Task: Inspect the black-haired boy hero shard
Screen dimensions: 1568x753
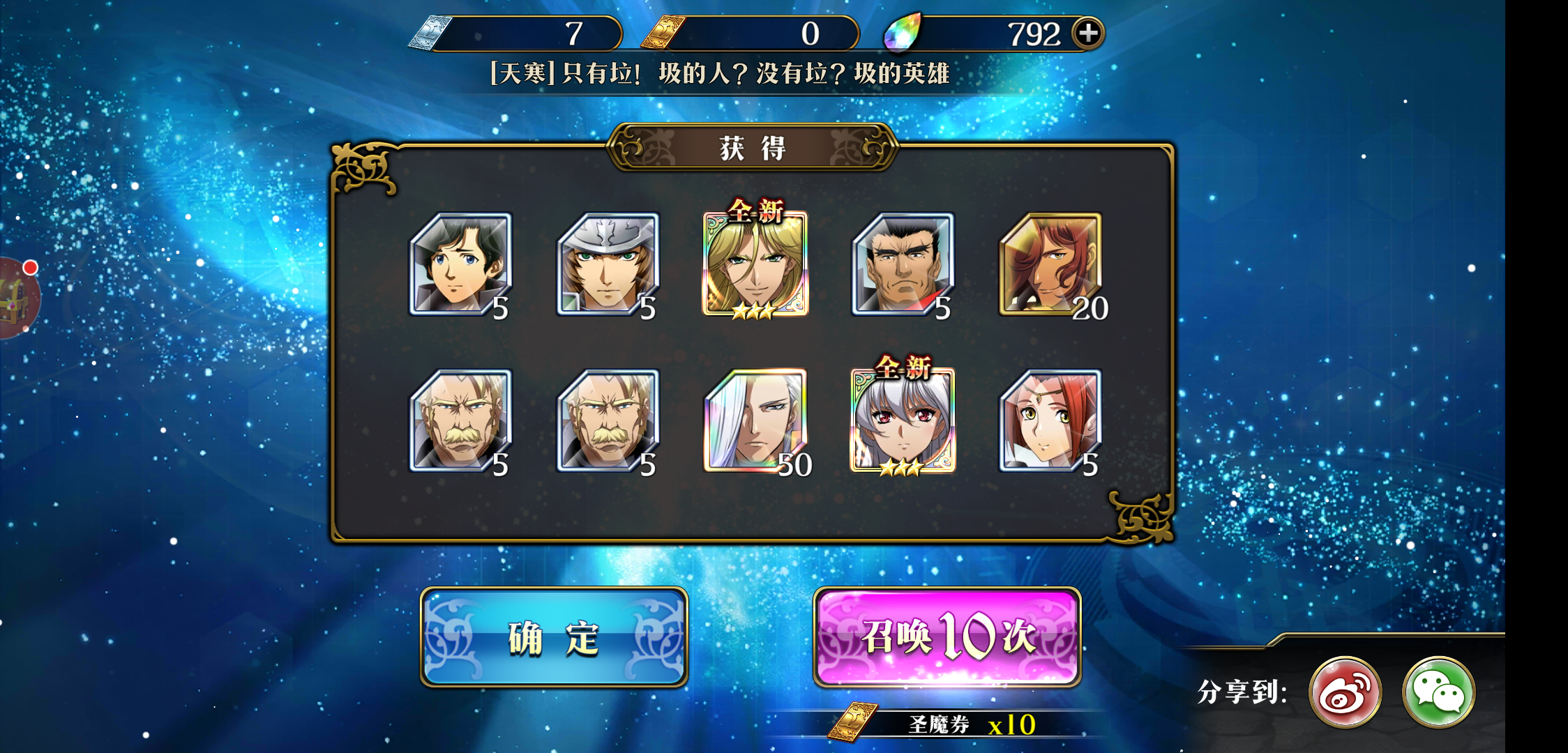Action: (x=460, y=265)
